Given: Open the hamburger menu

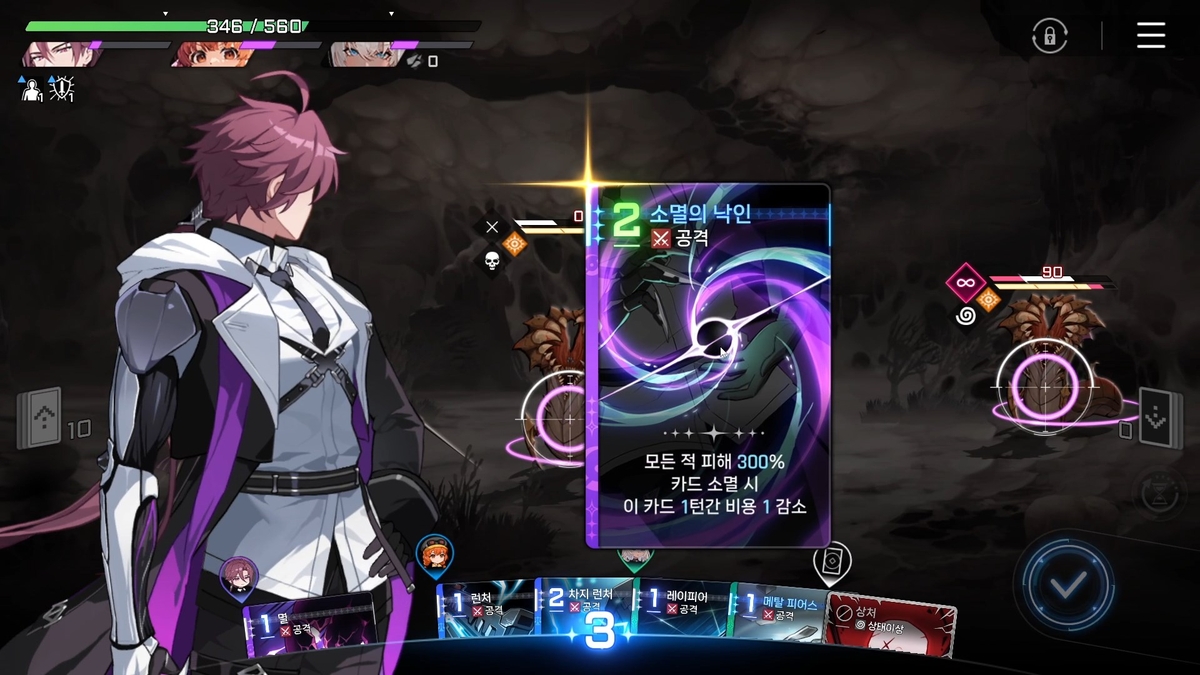Looking at the screenshot, I should [x=1151, y=36].
